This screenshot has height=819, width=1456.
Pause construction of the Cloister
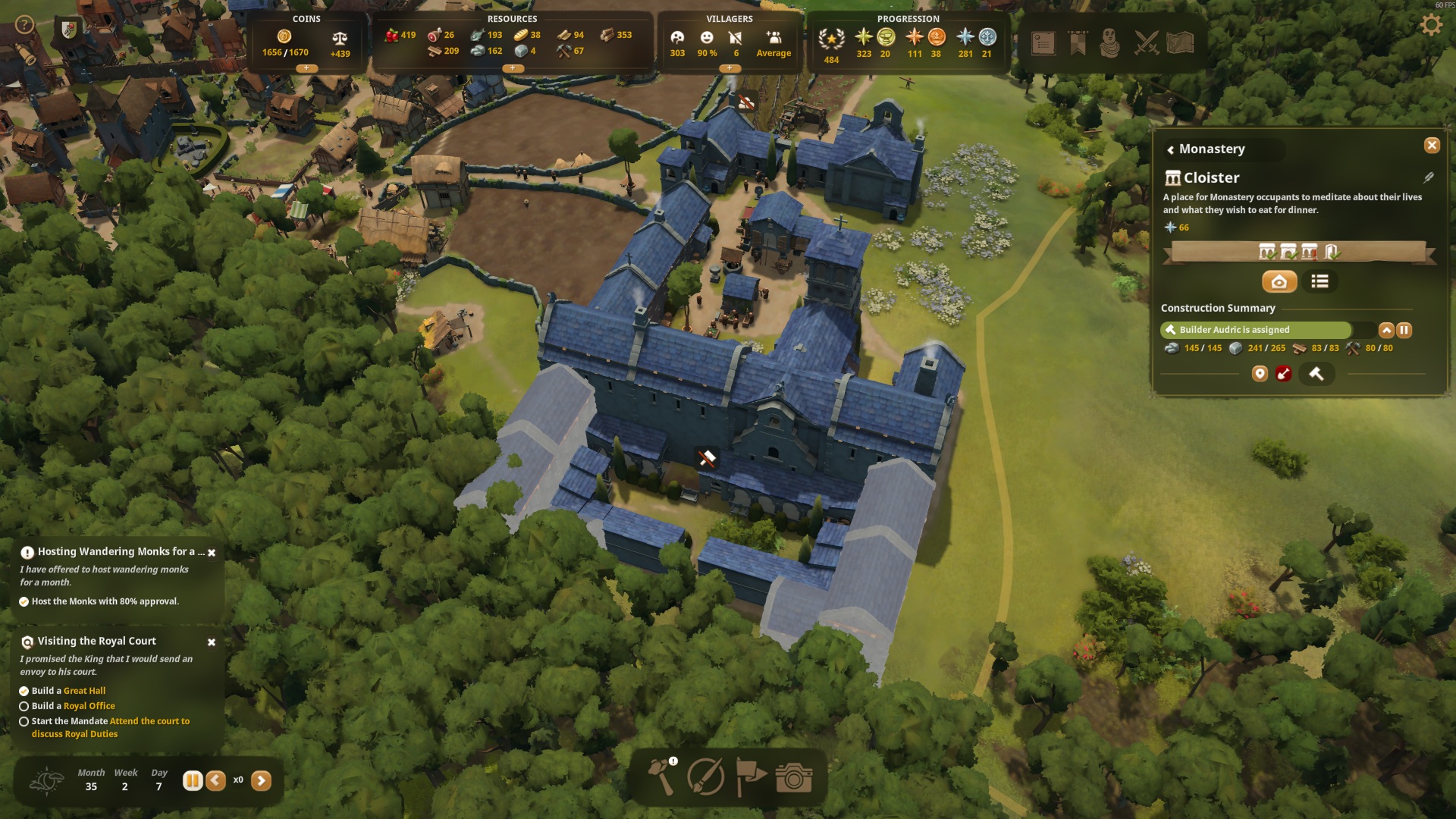(1404, 330)
